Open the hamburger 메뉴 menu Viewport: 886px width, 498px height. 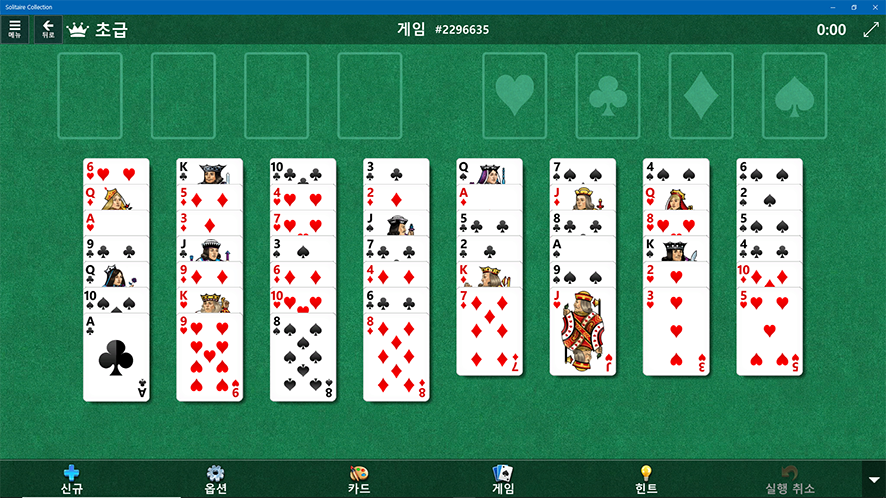pyautogui.click(x=14, y=29)
